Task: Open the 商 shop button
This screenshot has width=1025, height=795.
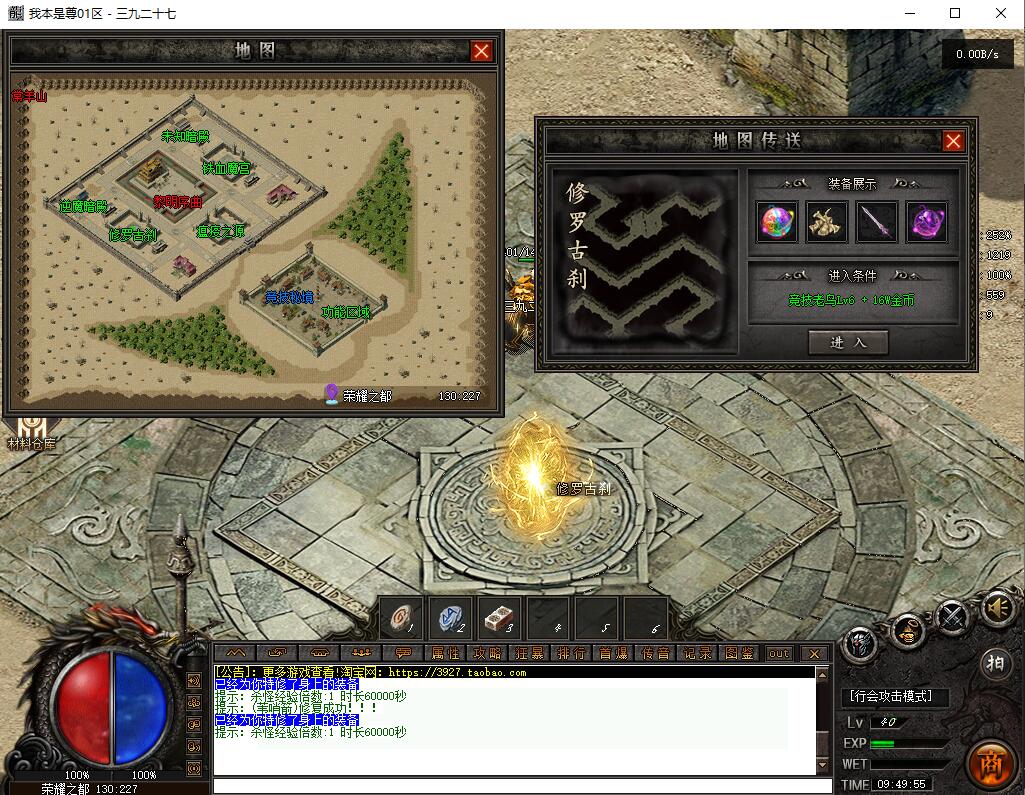Action: (x=991, y=762)
